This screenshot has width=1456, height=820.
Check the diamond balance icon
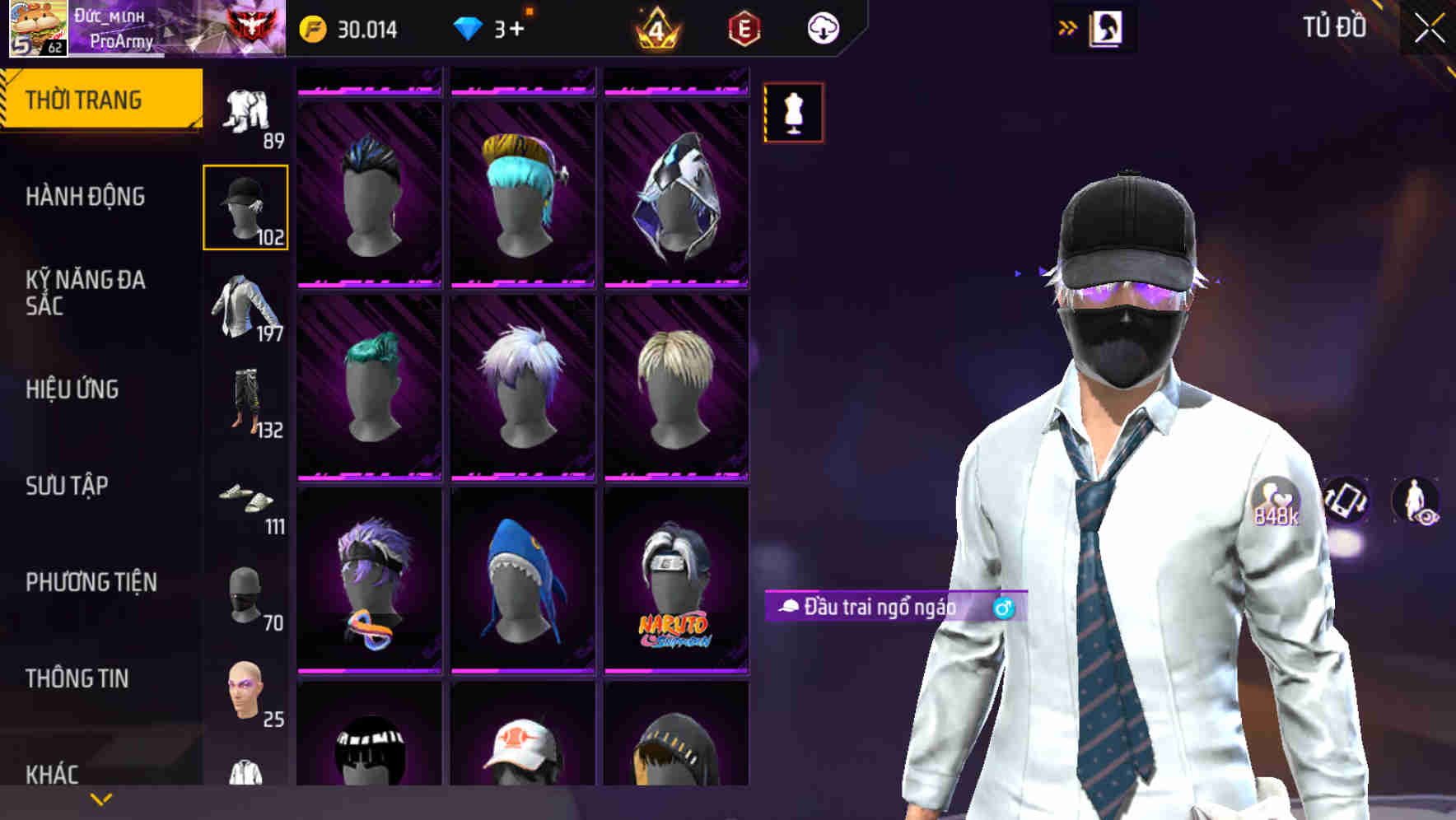tap(469, 27)
